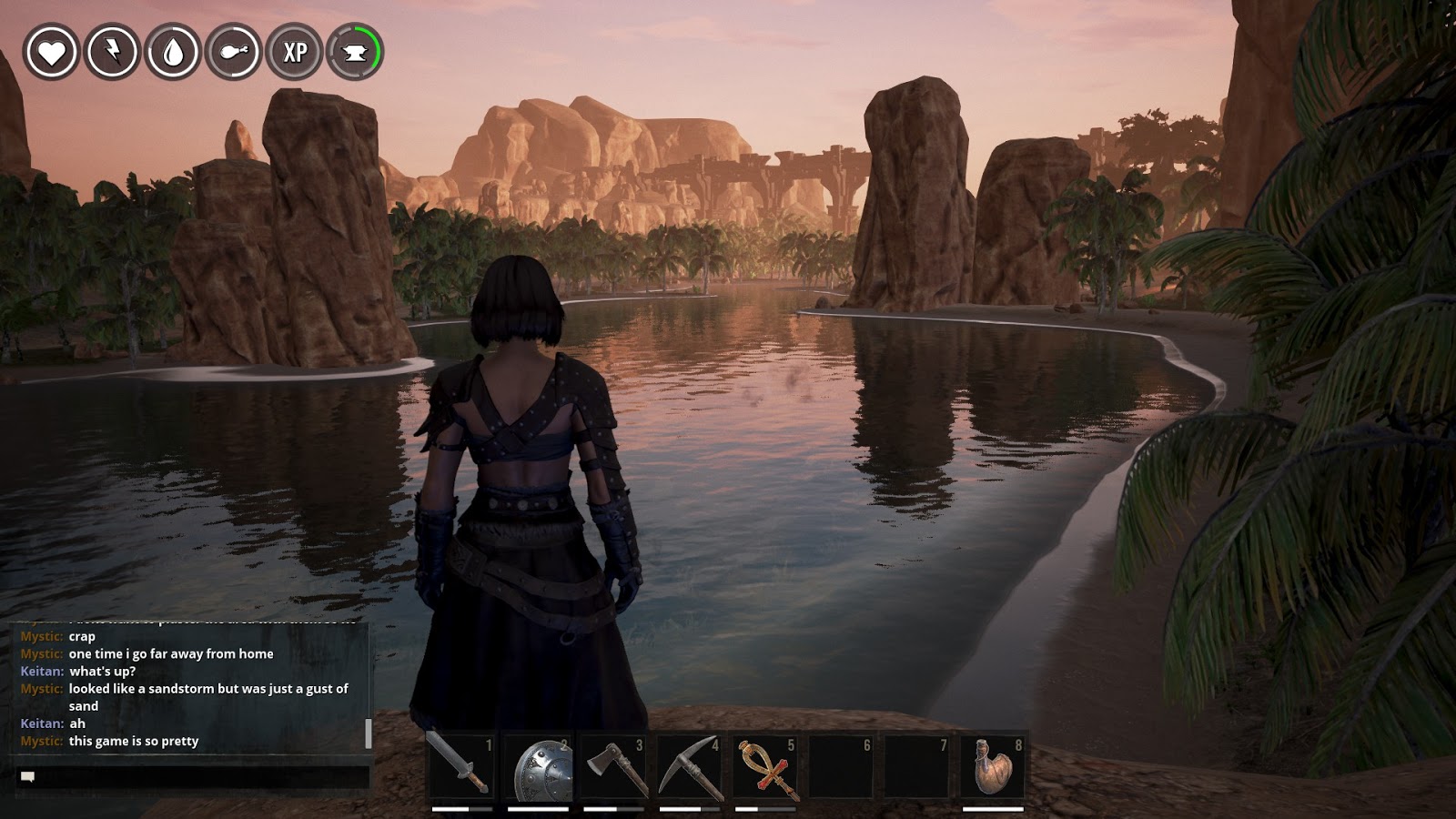Click the chat speech bubble icon
Viewport: 1456px width, 819px height.
click(x=27, y=774)
